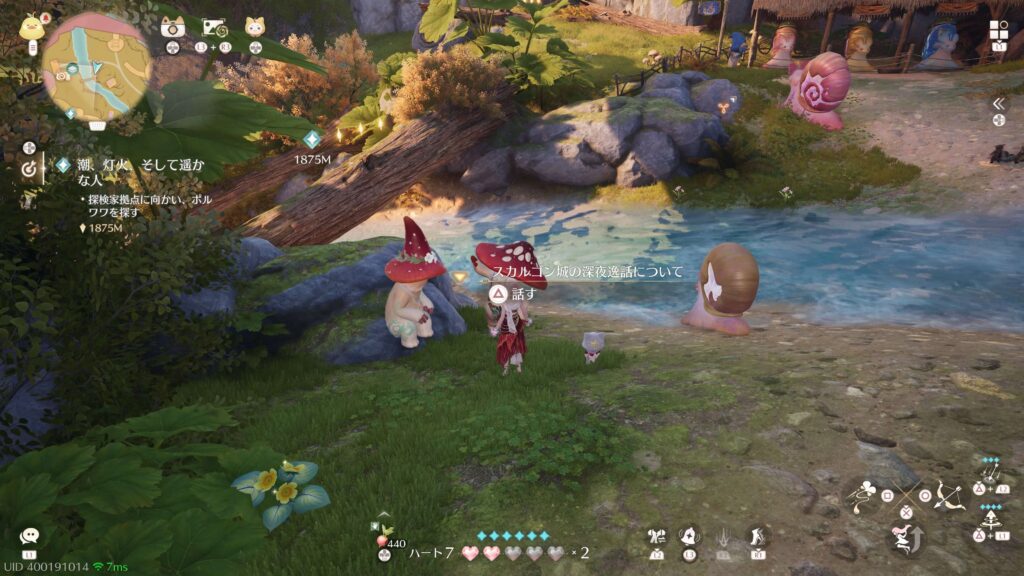Use the flower purification ability icon
Viewport: 1024px width, 576px height.
867,493
